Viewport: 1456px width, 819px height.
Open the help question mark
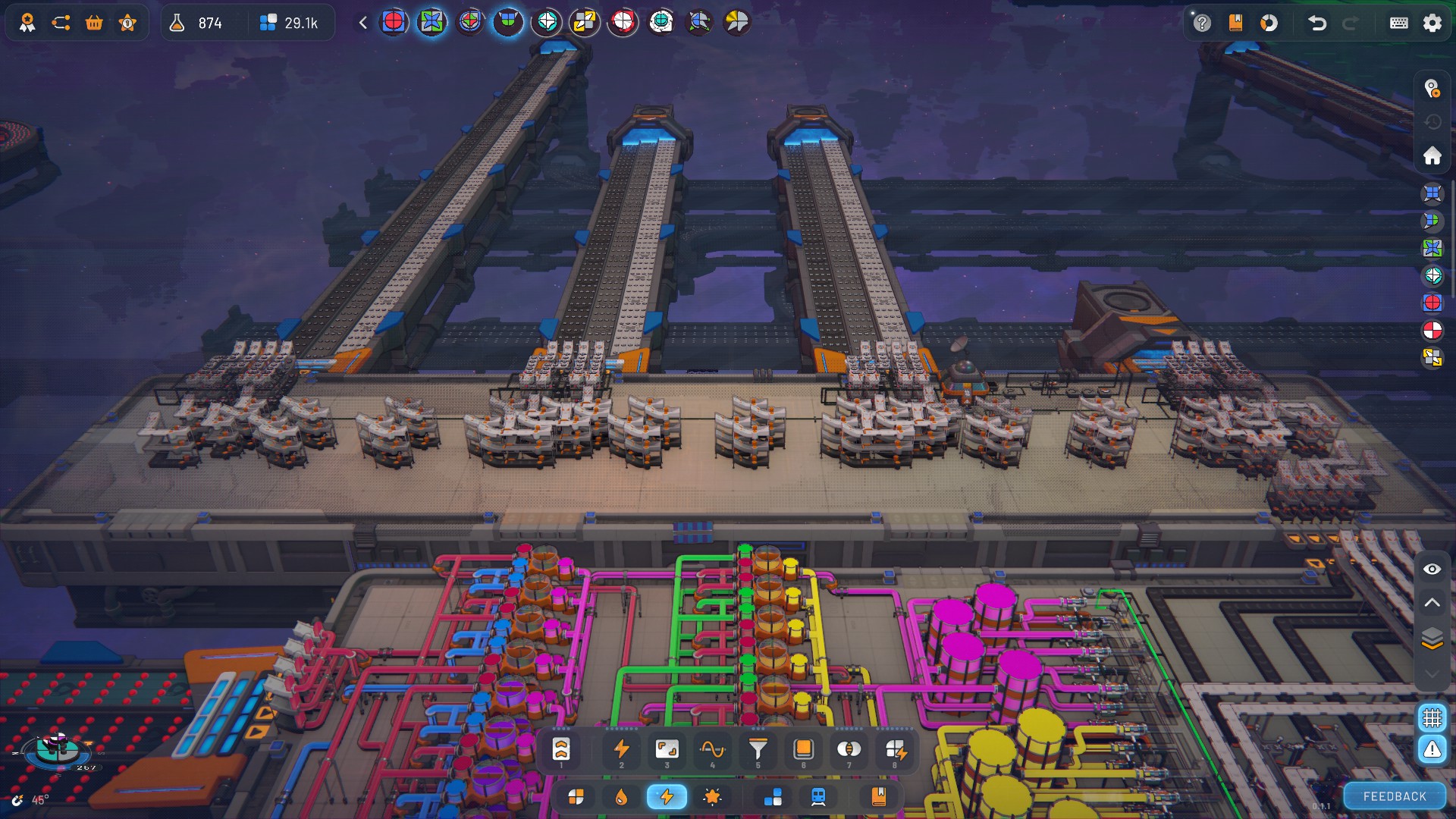1202,23
